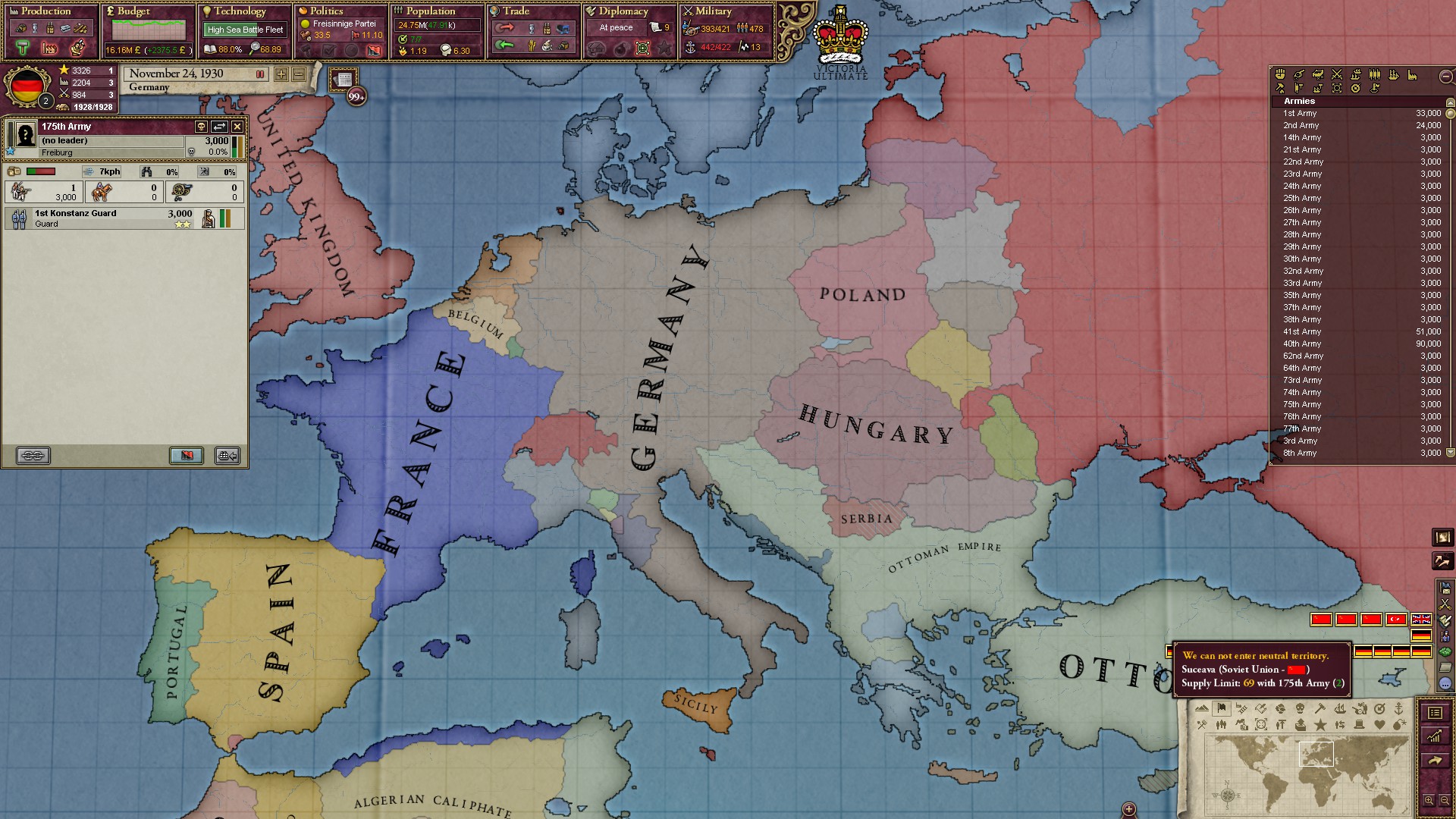Click the supply map mode anchor icon
The height and width of the screenshot is (819, 1456).
pos(1400,709)
